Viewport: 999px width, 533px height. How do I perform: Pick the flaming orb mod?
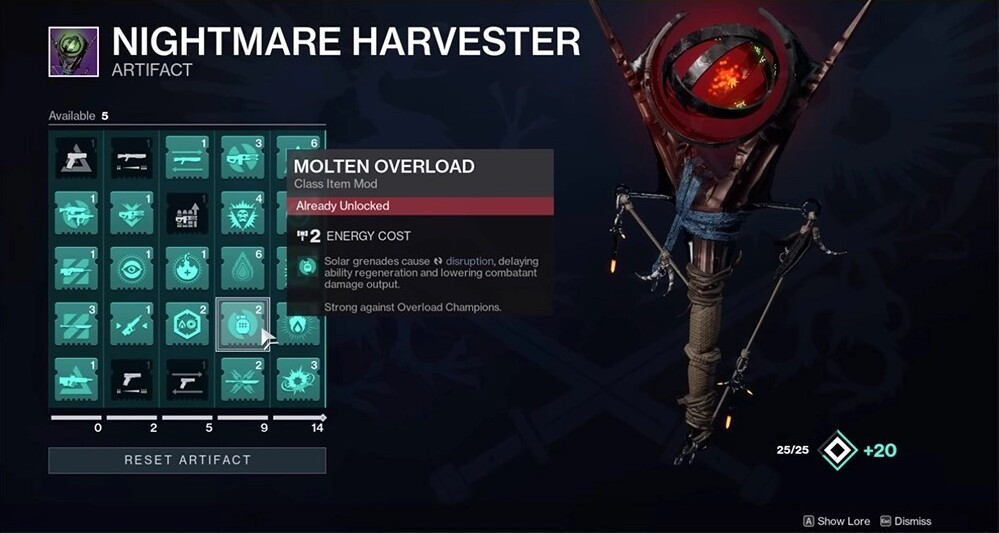point(187,268)
